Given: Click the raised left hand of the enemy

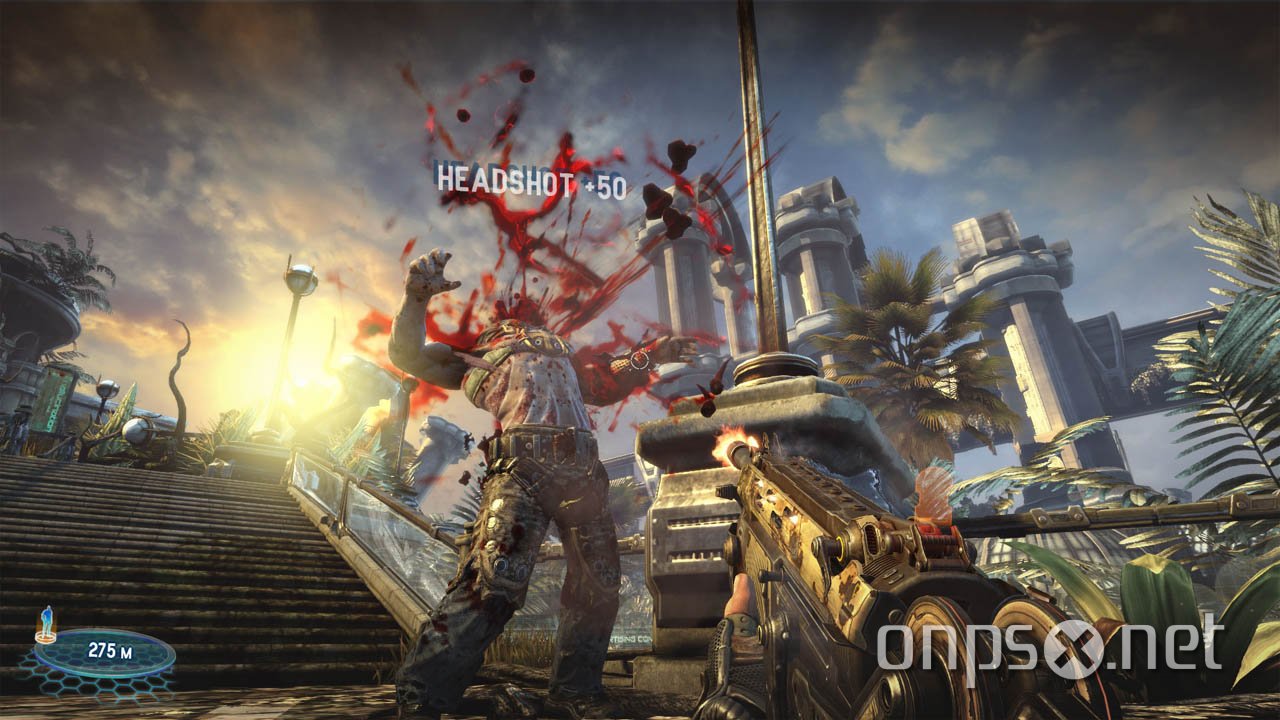Looking at the screenshot, I should coord(432,272).
